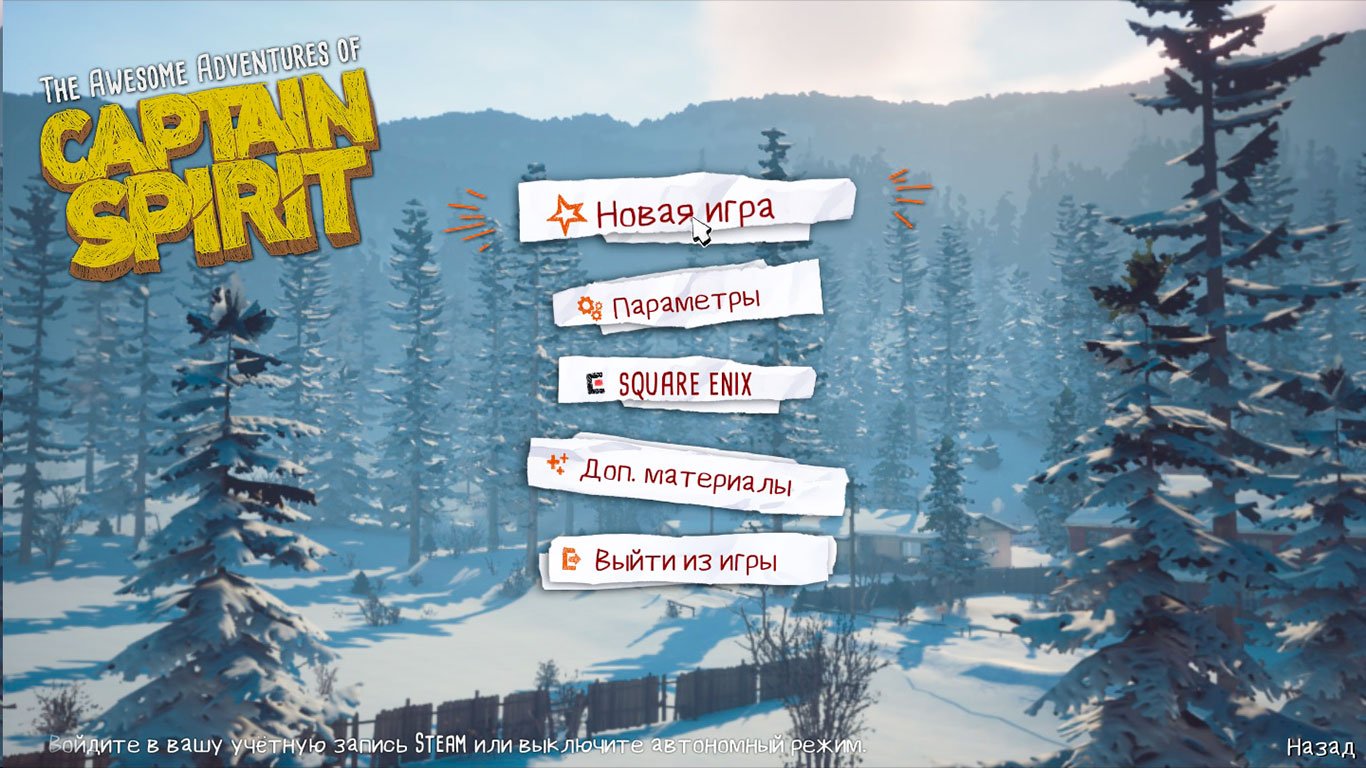1366x768 pixels.
Task: Click the Steam account warning message
Action: (x=450, y=744)
